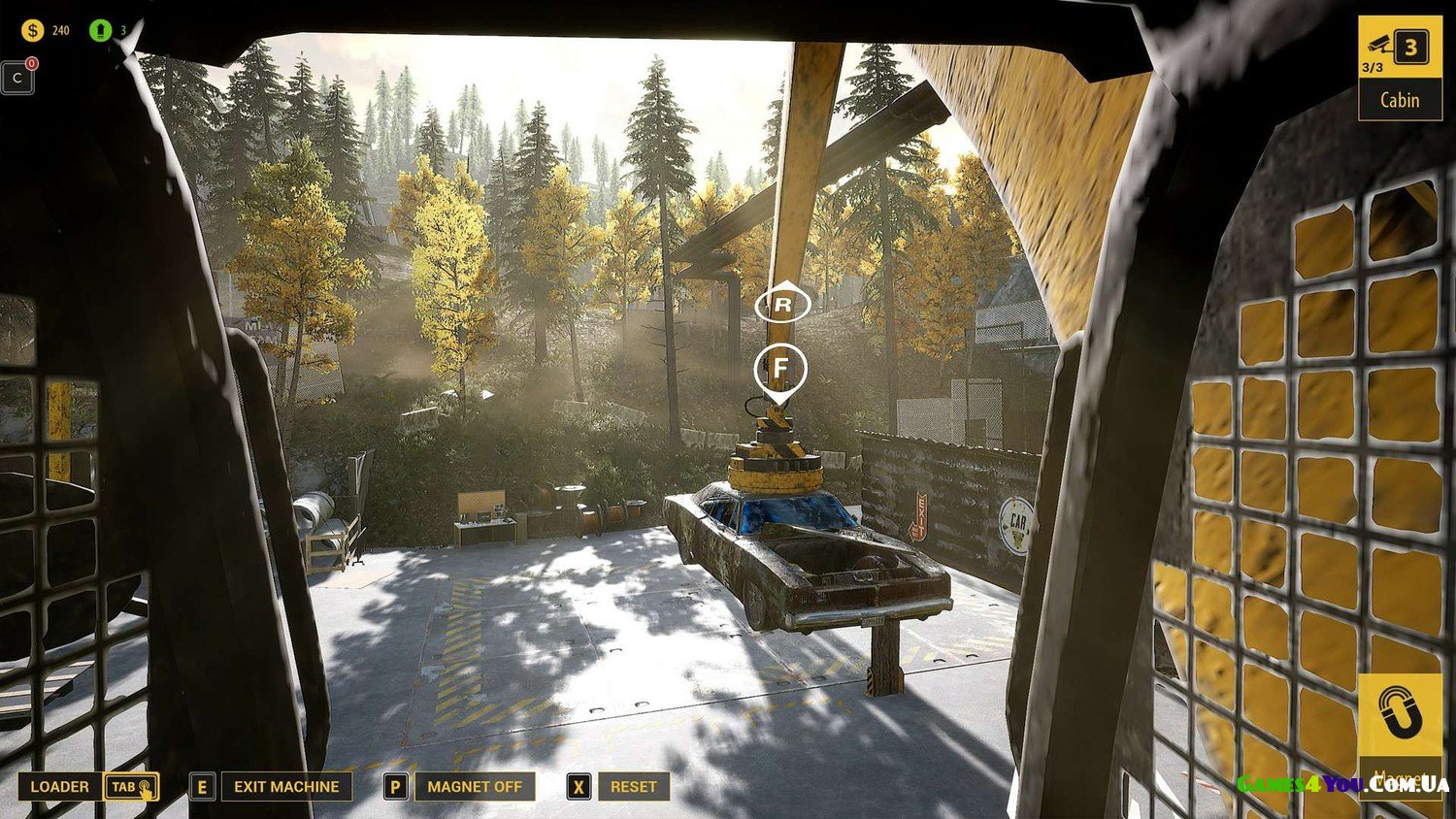Switch the Cabin camera view
This screenshot has height=819, width=1456.
coord(1399,67)
